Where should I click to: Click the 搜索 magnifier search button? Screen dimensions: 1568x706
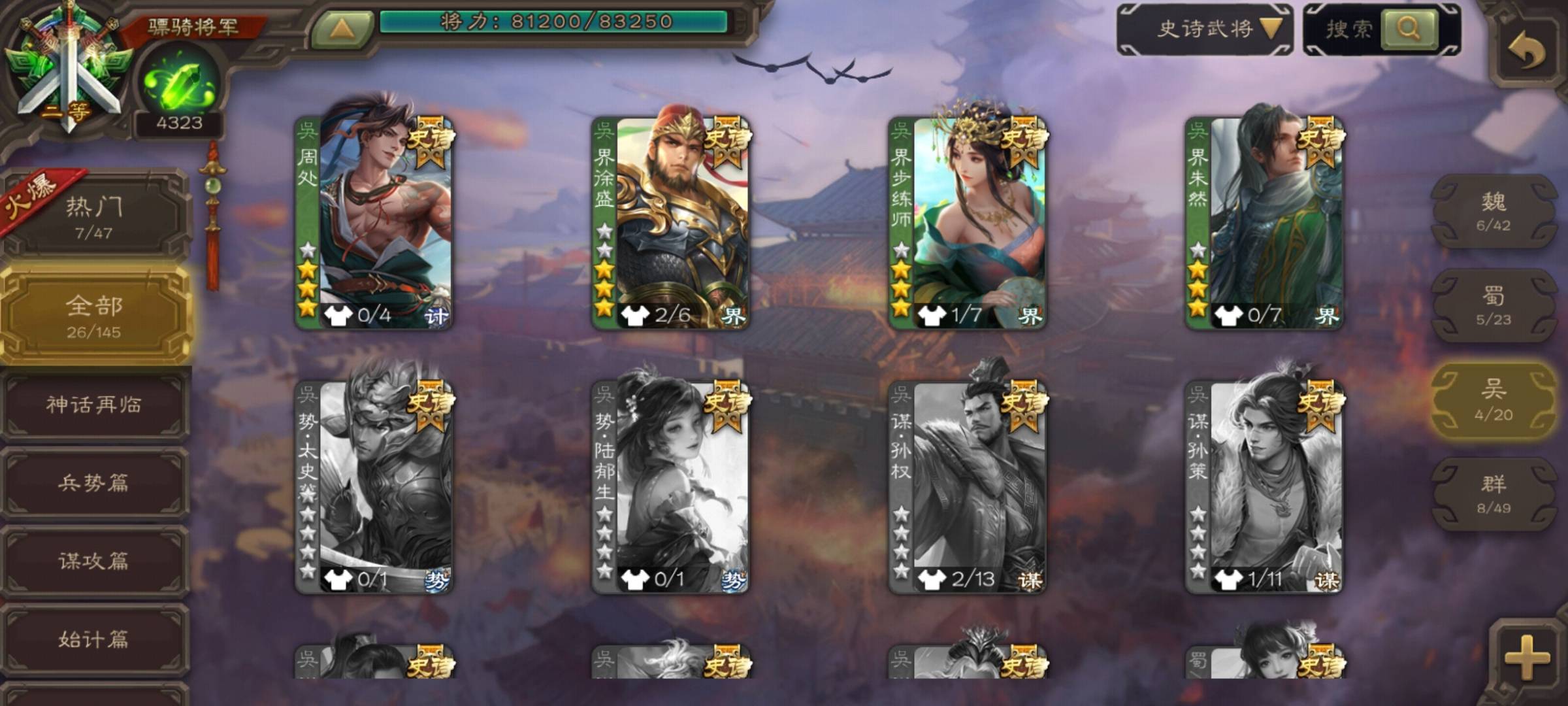pos(1409,29)
